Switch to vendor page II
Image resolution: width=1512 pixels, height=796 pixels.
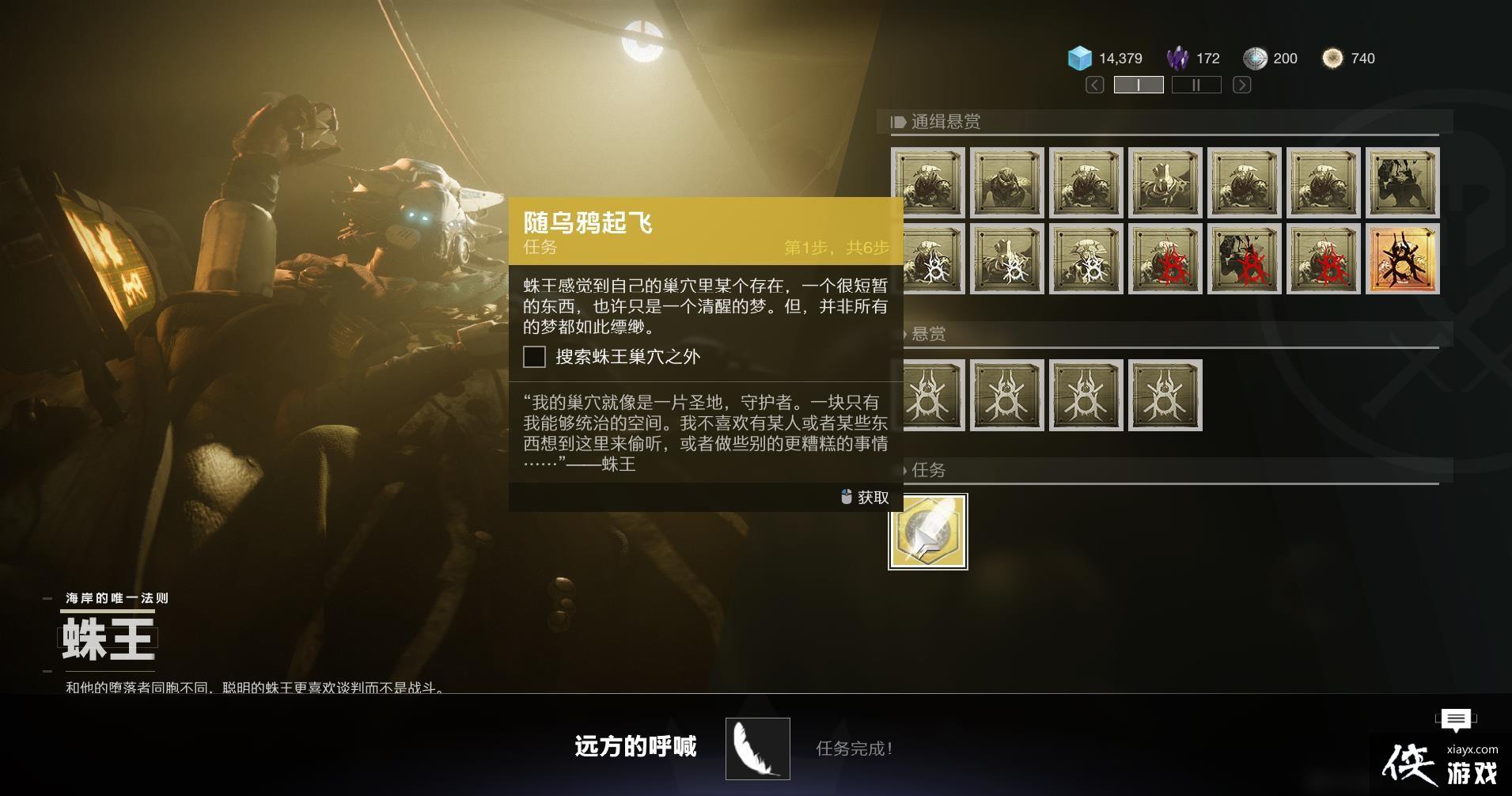tap(1196, 85)
